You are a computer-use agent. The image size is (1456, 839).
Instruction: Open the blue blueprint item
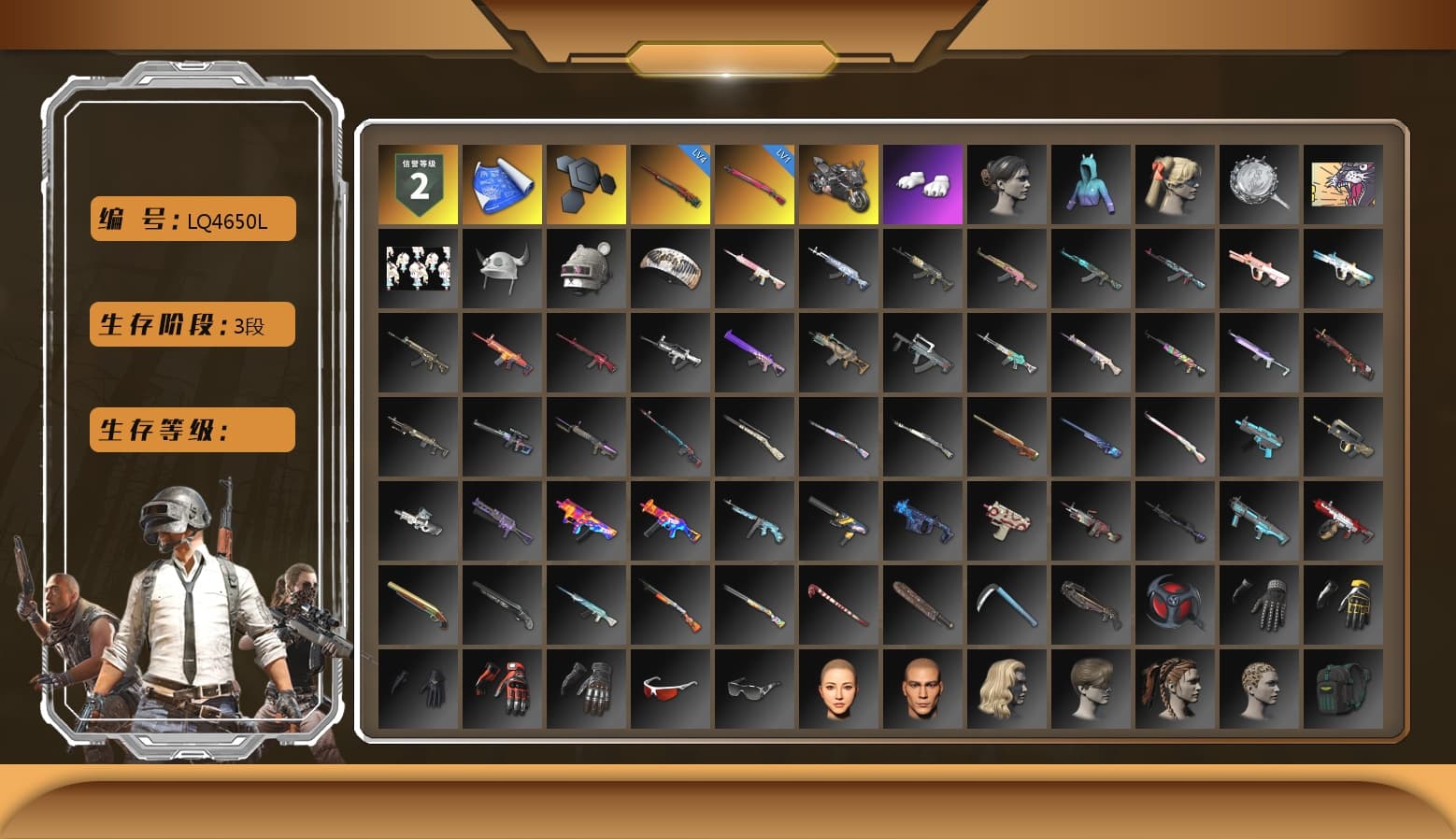(502, 182)
